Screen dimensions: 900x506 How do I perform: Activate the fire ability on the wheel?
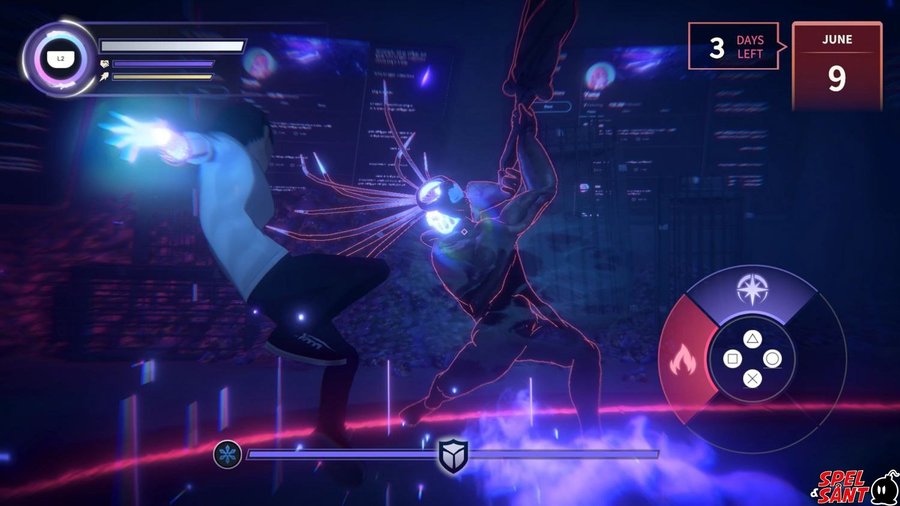684,356
